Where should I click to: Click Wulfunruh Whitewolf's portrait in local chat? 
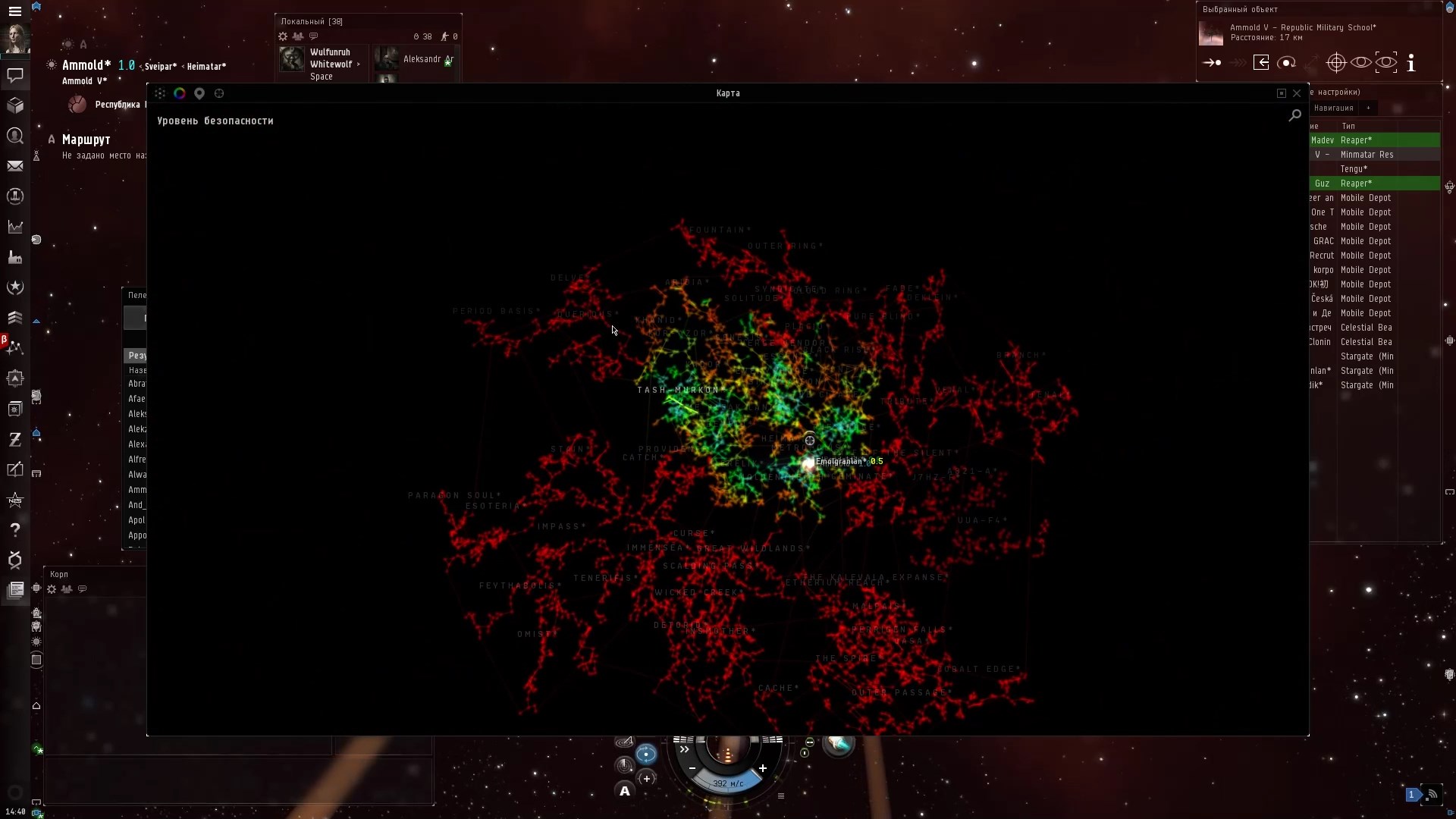tap(292, 58)
